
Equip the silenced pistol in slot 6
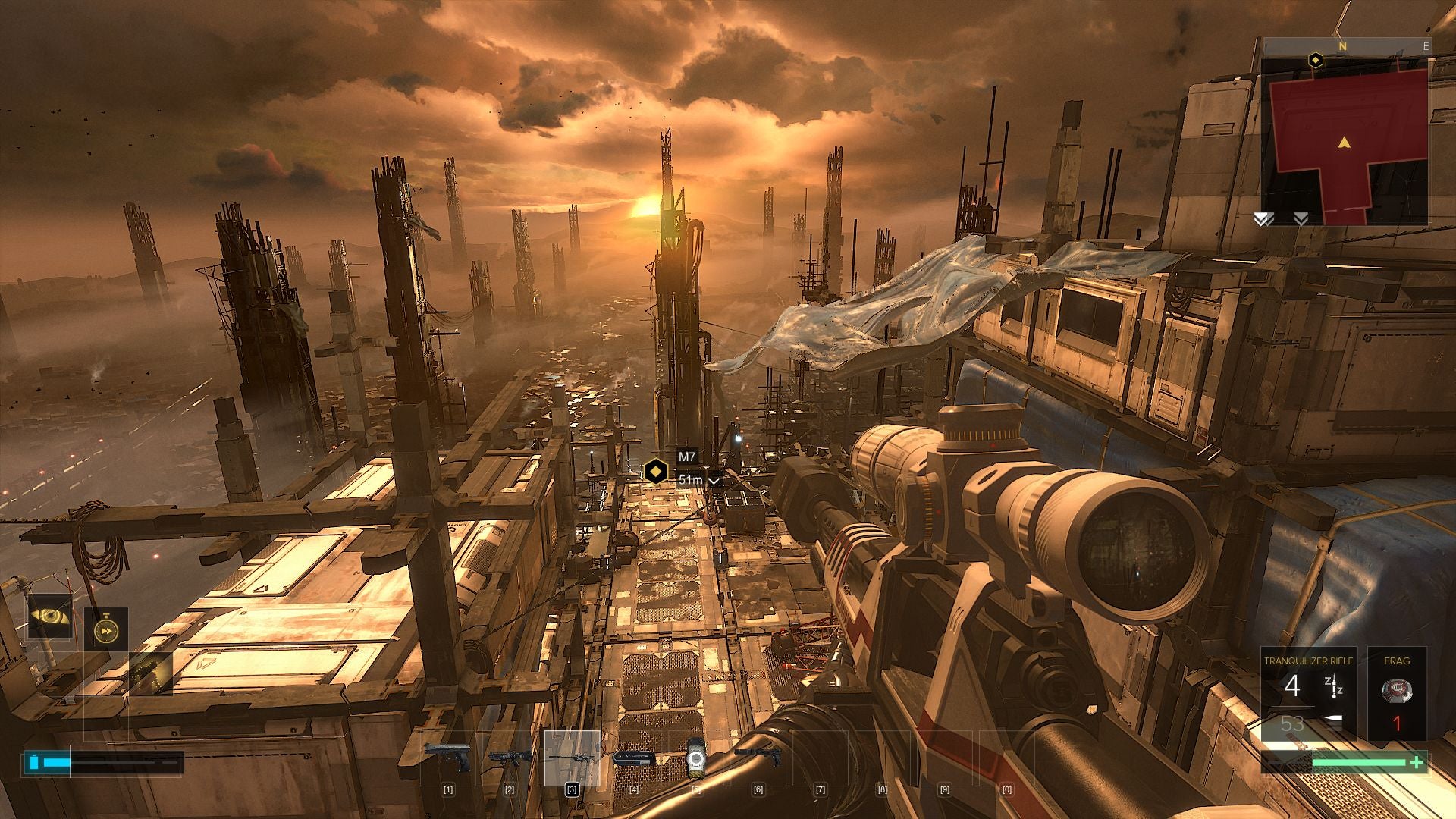(758, 756)
